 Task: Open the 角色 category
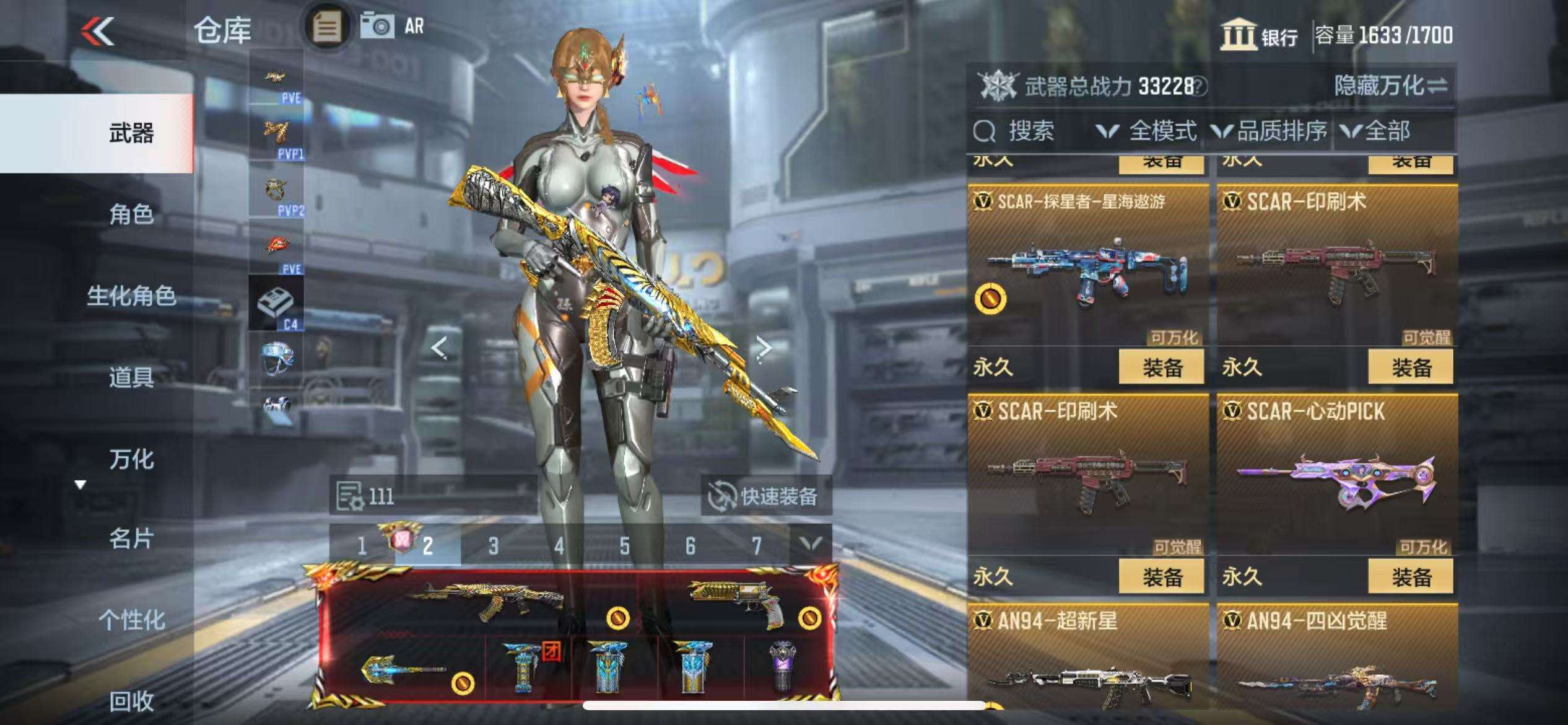pos(131,214)
